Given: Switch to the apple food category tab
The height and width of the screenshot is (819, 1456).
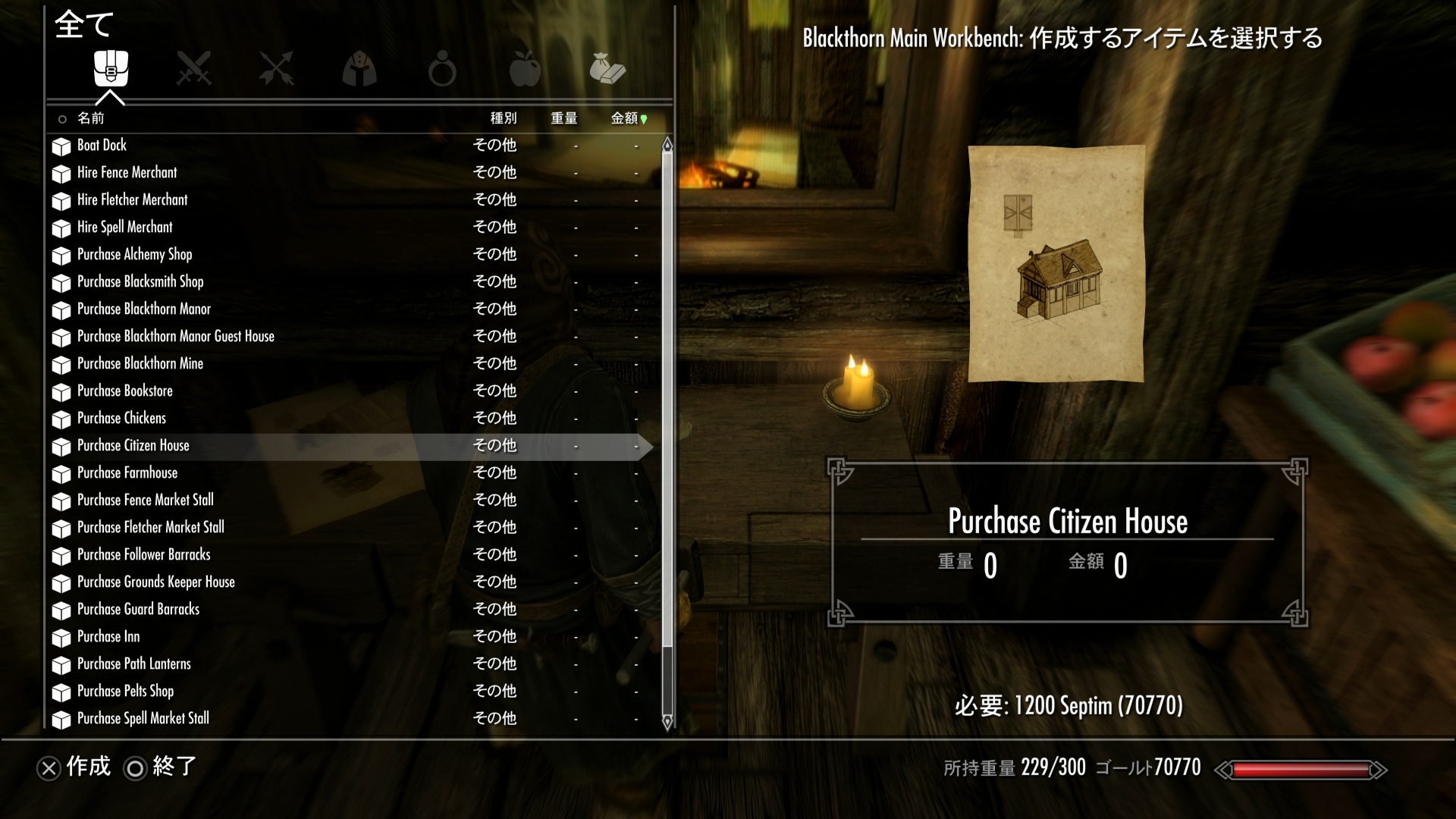Looking at the screenshot, I should coord(524,68).
